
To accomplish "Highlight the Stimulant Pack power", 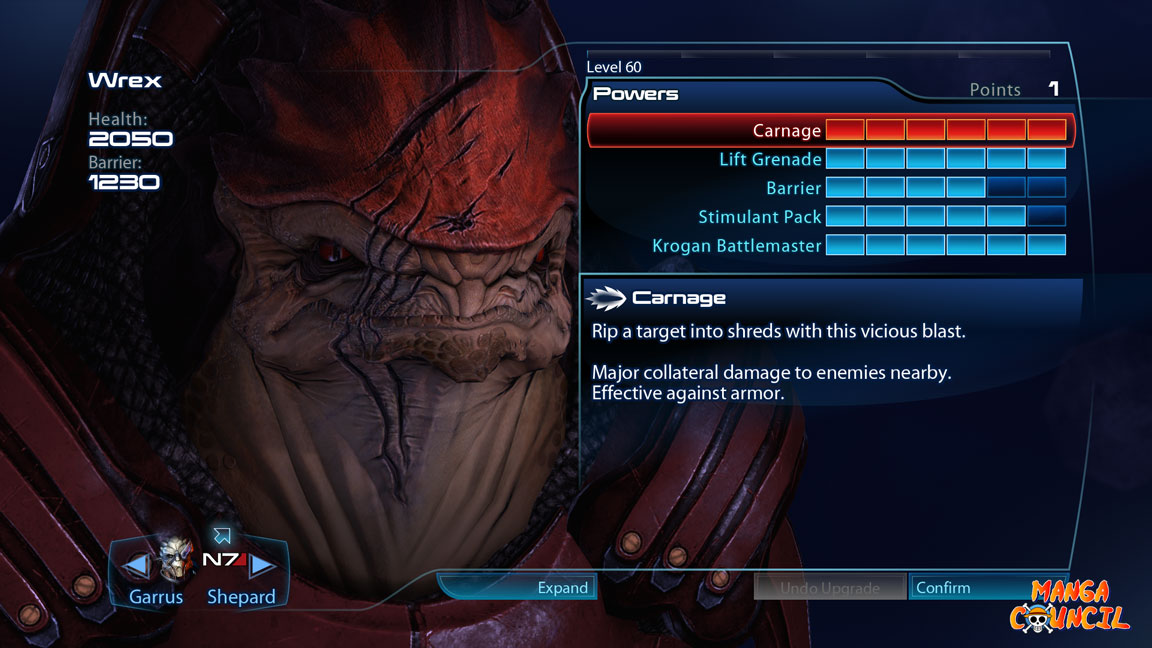I will tap(760, 217).
